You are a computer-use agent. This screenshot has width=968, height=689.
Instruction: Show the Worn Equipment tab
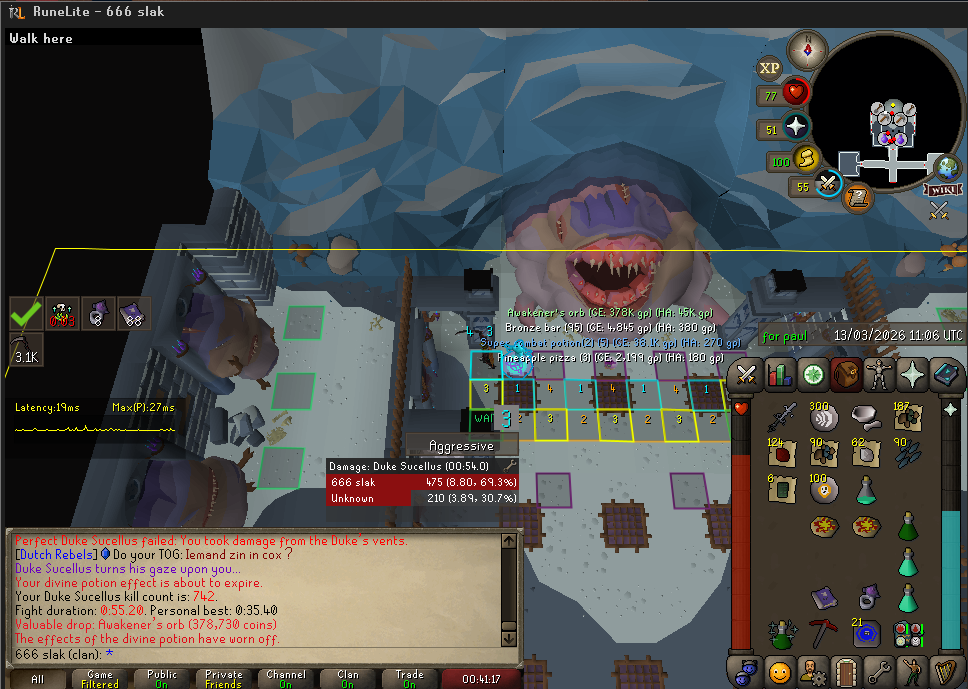point(878,375)
